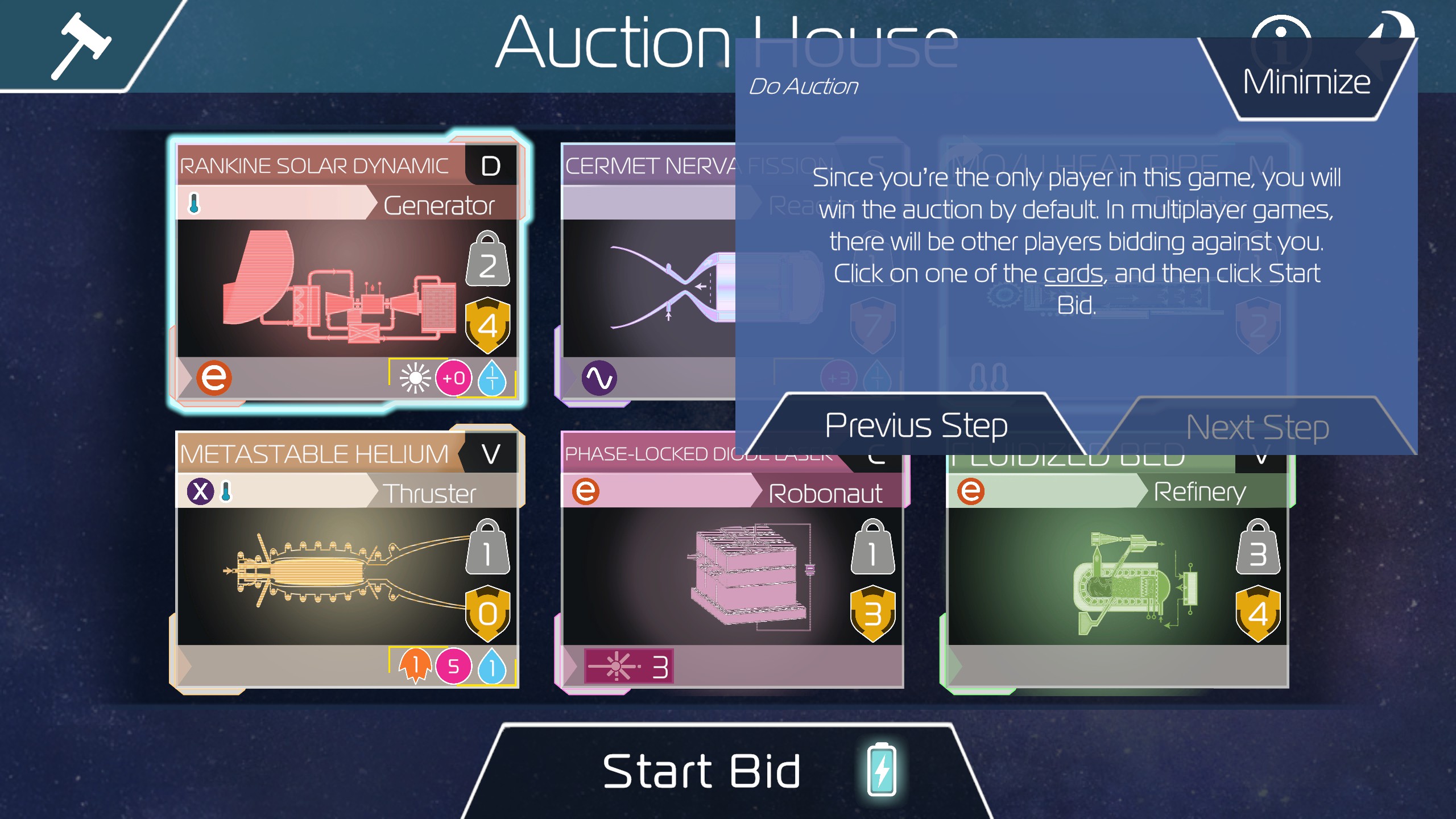1456x819 pixels.
Task: Click the water drop icon on the Rankine card
Action: (x=493, y=377)
